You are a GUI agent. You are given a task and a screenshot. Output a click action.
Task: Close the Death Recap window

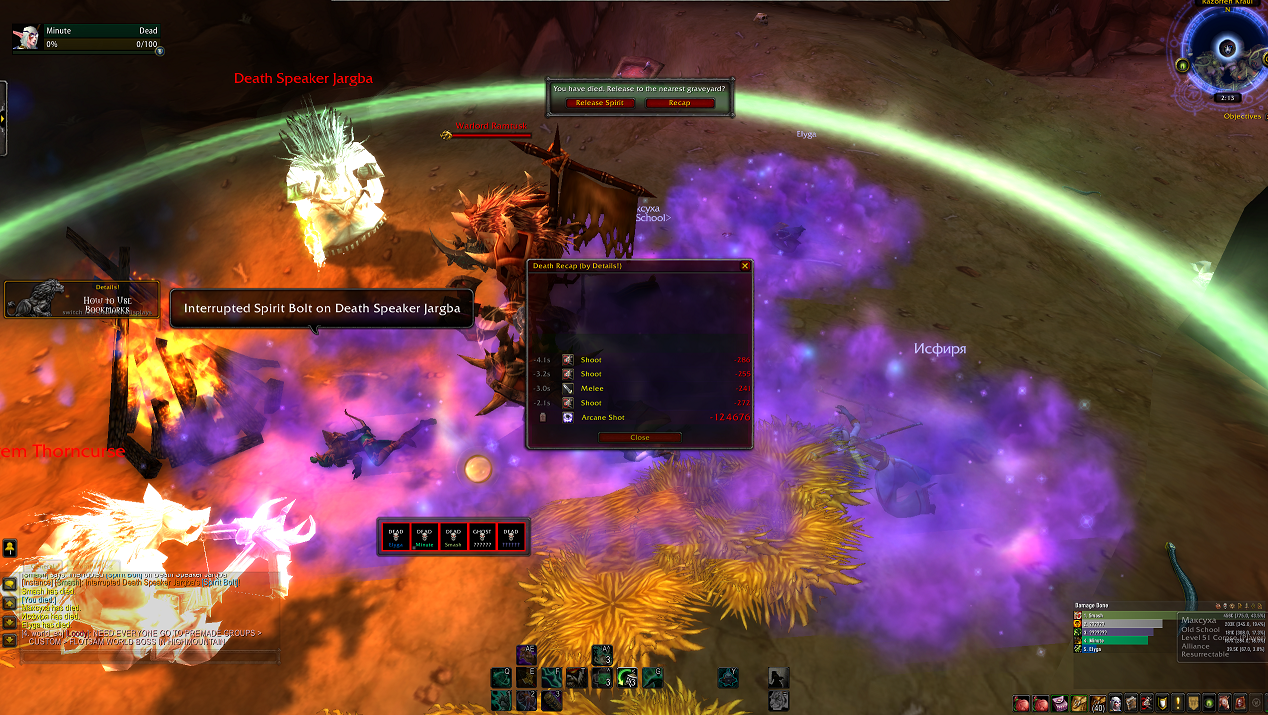click(640, 437)
